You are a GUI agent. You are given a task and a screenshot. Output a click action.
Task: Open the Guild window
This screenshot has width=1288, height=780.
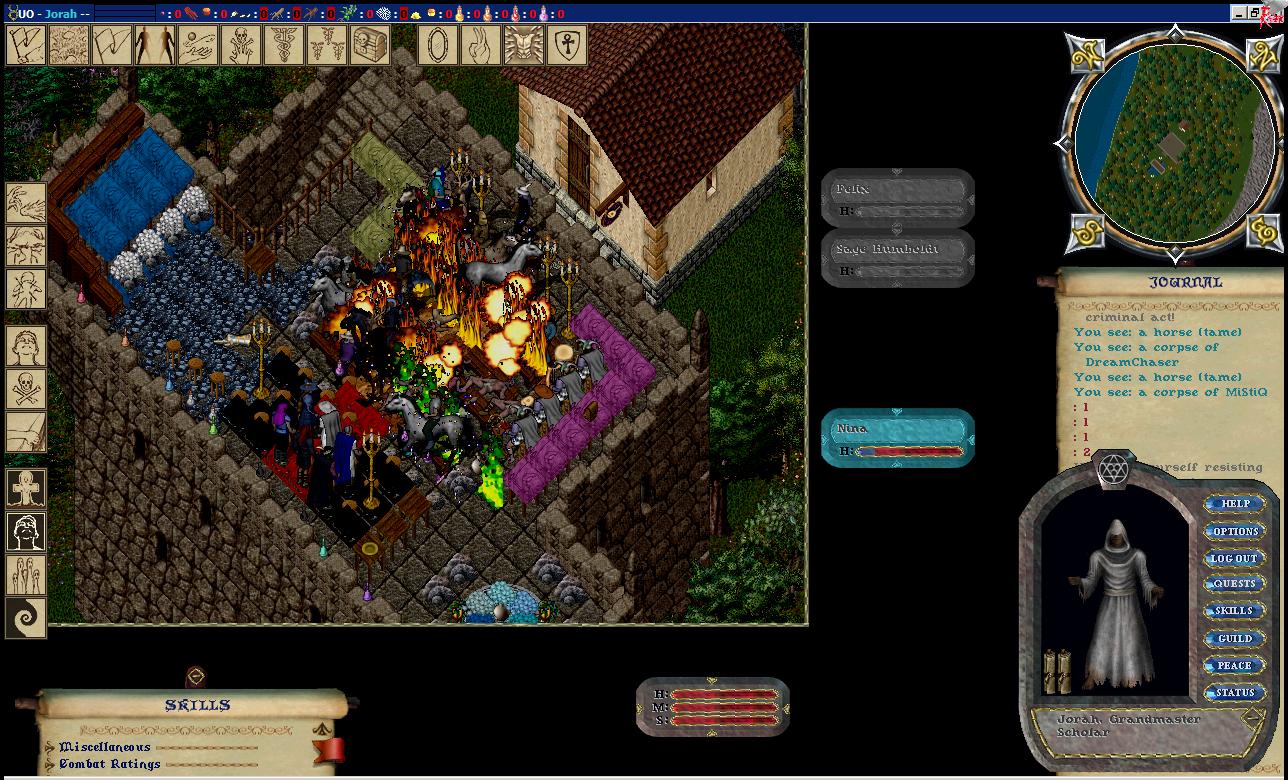point(1235,638)
